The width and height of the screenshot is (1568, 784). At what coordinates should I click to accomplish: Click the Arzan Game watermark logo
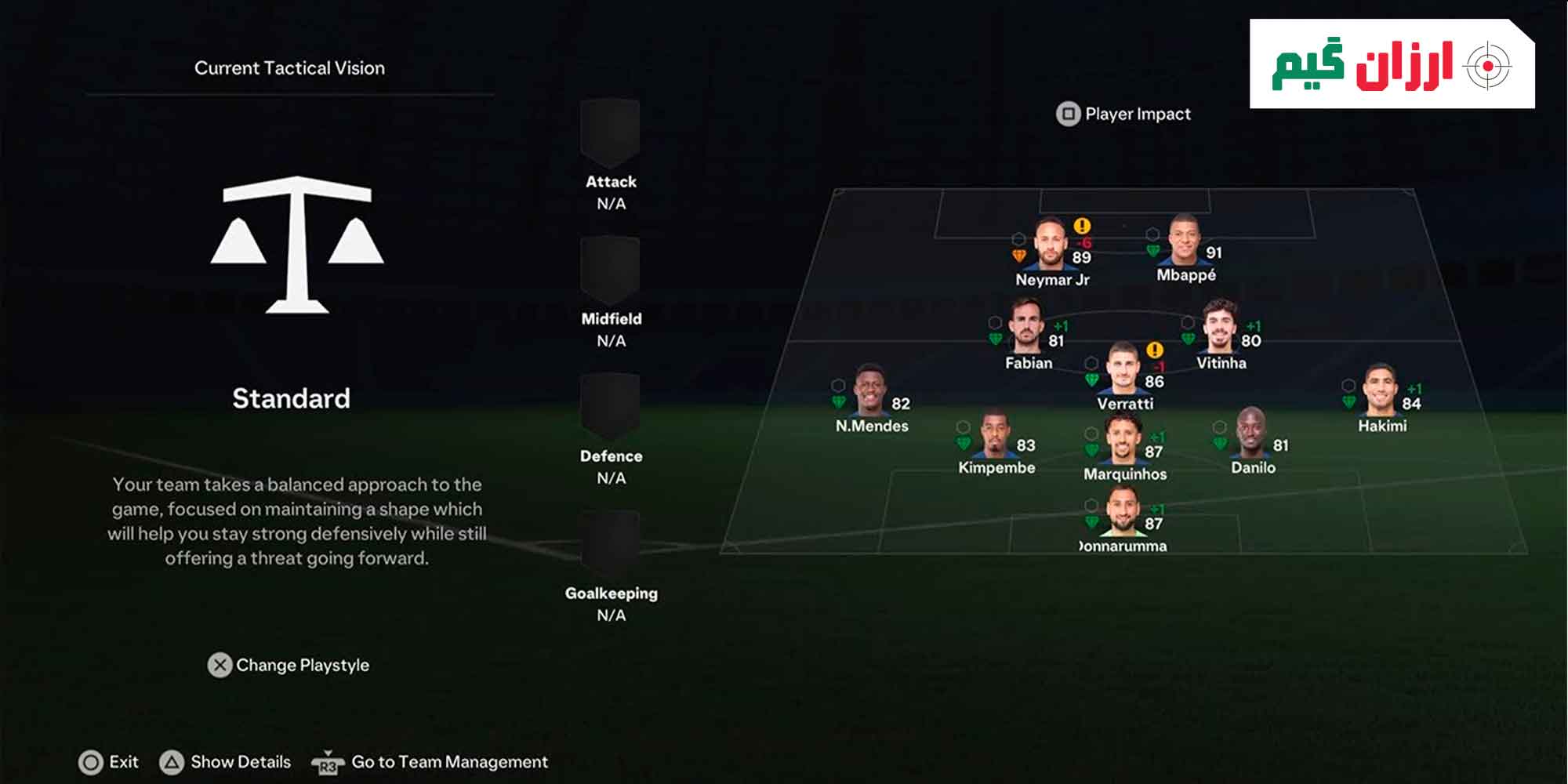[x=1392, y=64]
